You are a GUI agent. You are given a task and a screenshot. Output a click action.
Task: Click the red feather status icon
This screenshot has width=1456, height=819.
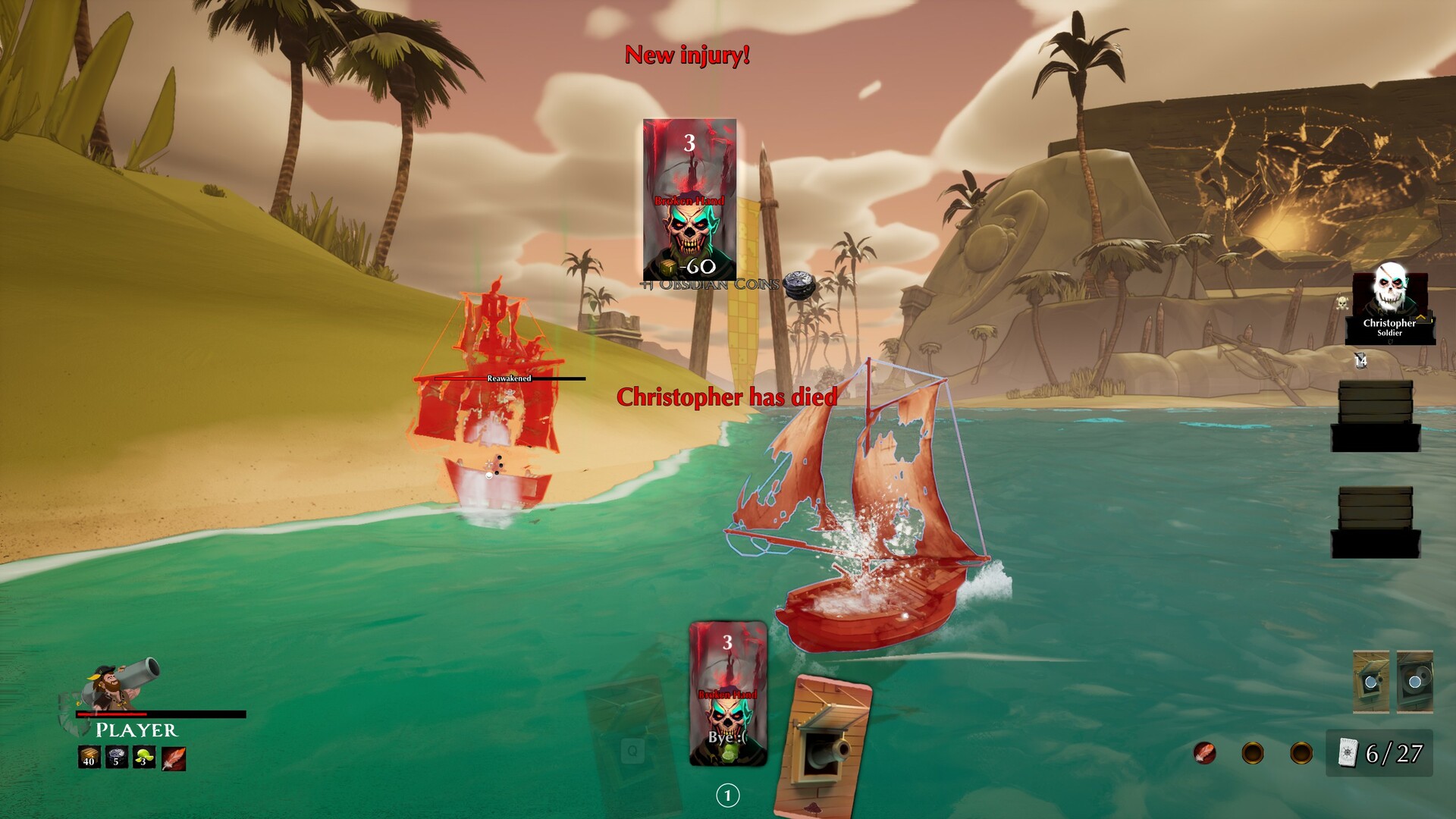click(x=174, y=758)
